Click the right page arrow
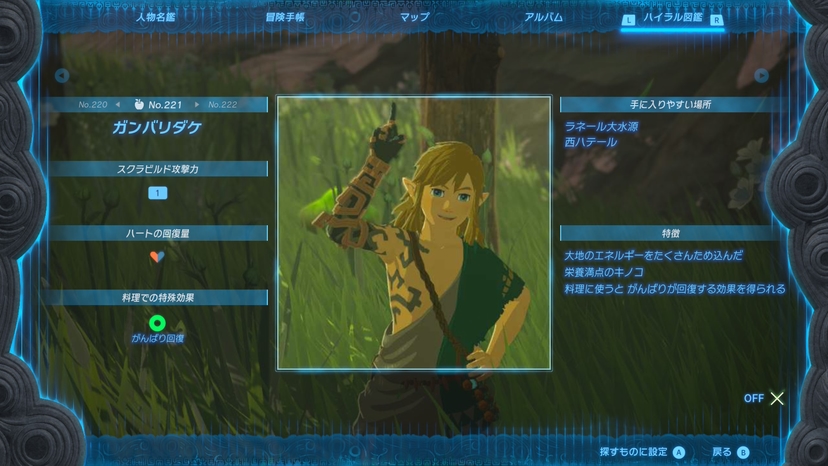 point(761,75)
